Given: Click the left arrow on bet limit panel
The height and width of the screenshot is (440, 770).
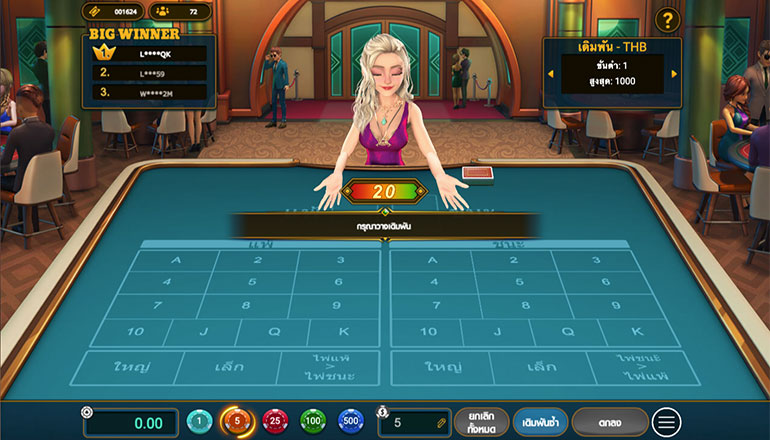Looking at the screenshot, I should tap(548, 73).
